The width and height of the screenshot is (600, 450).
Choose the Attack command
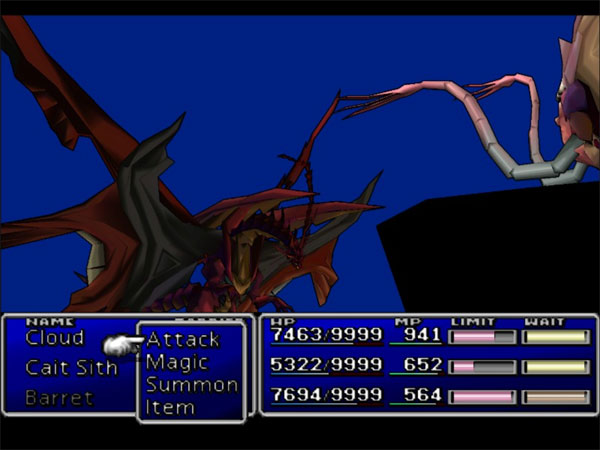point(183,340)
